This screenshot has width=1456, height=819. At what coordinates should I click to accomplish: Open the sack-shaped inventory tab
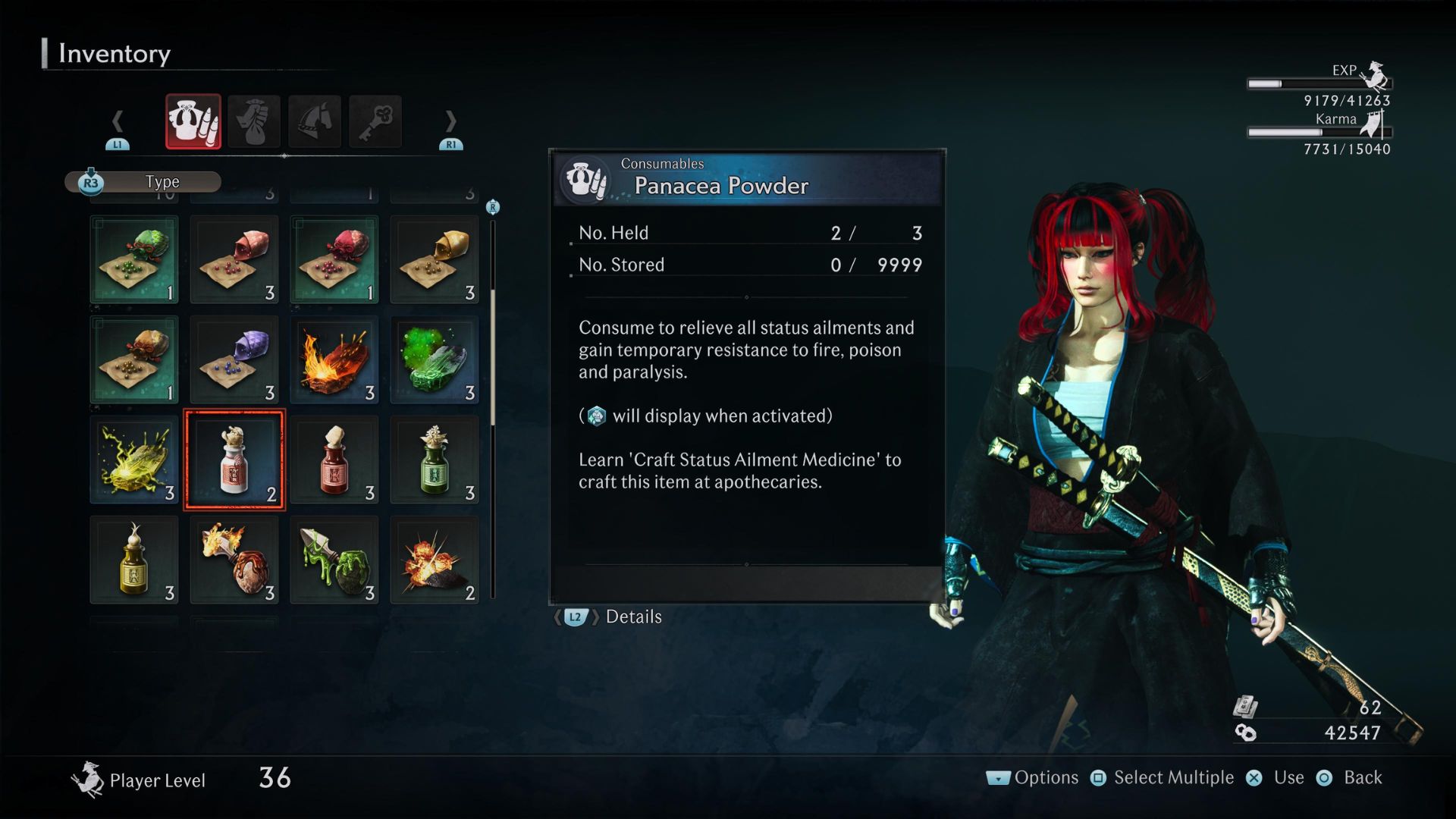click(x=254, y=121)
